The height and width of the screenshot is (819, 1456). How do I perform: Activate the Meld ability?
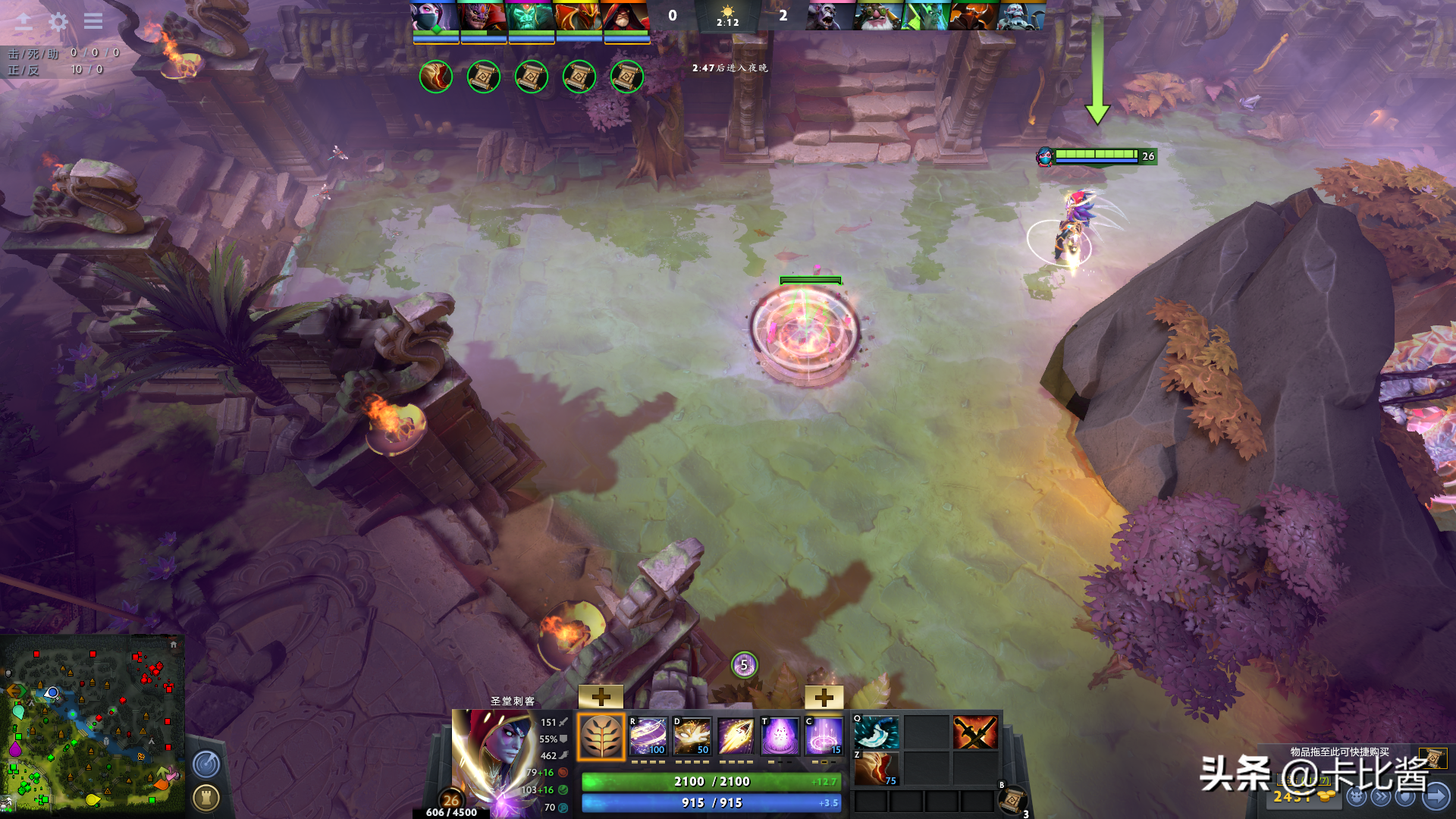[692, 736]
